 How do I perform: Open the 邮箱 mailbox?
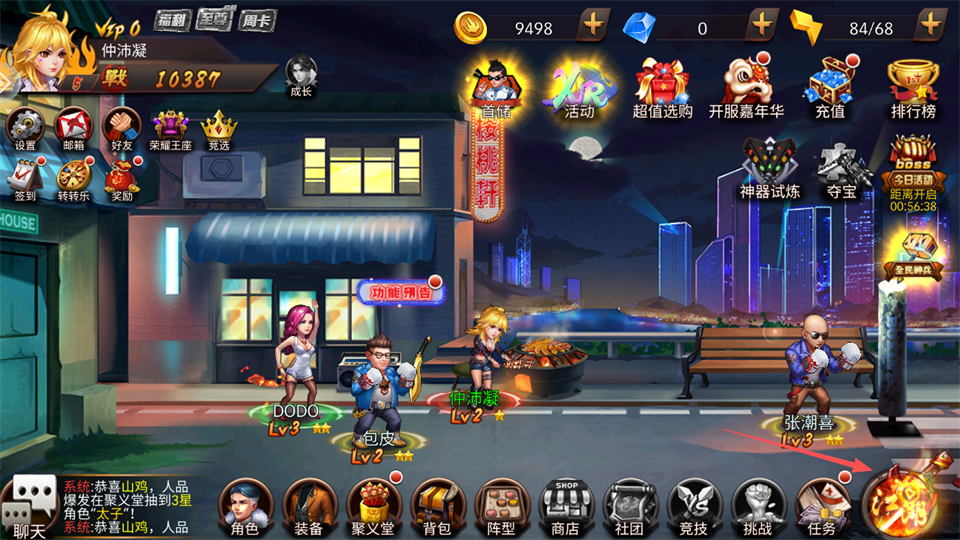point(74,128)
